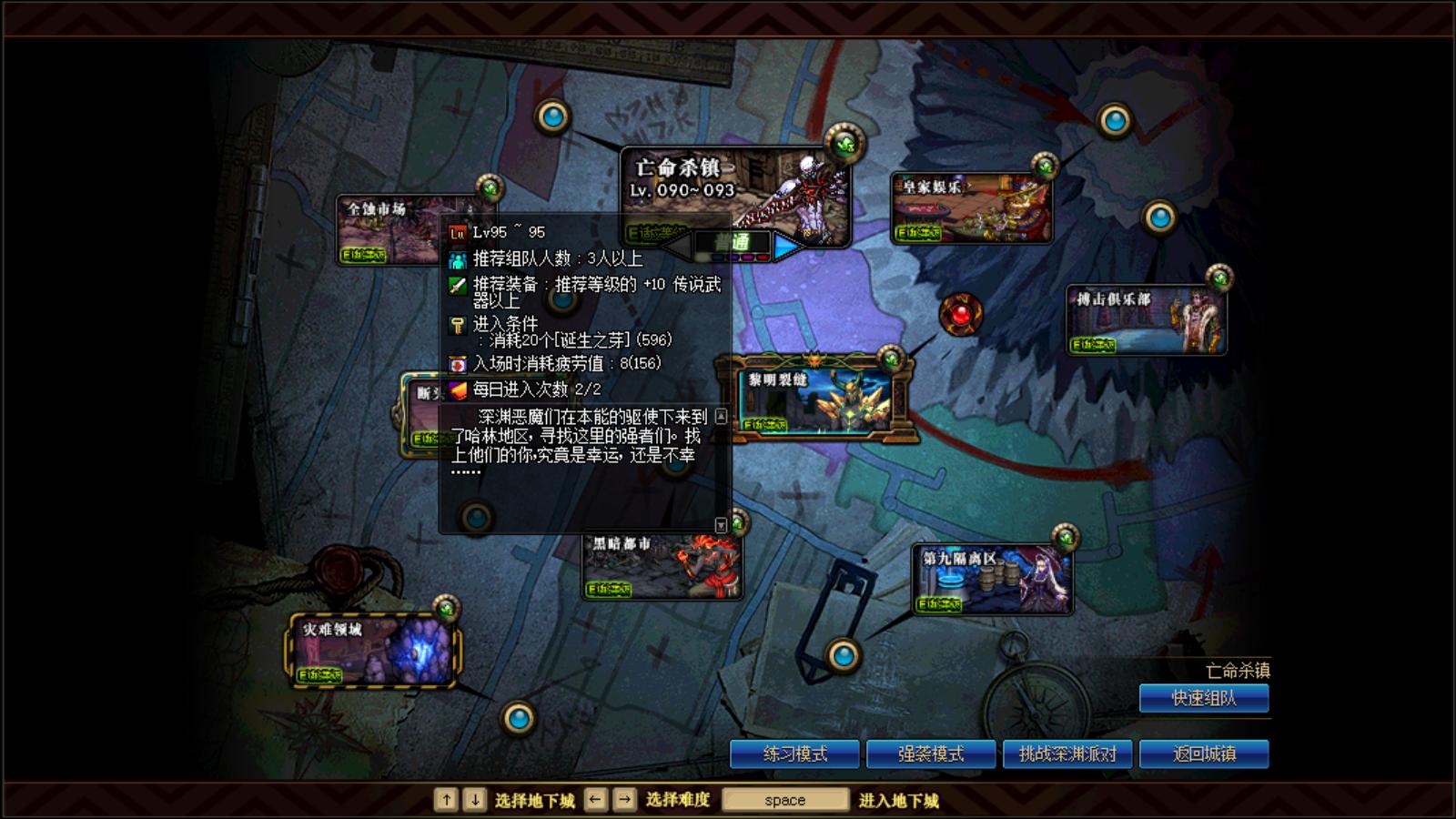Click the space key field to enter dungeon
This screenshot has width=1456, height=819.
tap(784, 799)
